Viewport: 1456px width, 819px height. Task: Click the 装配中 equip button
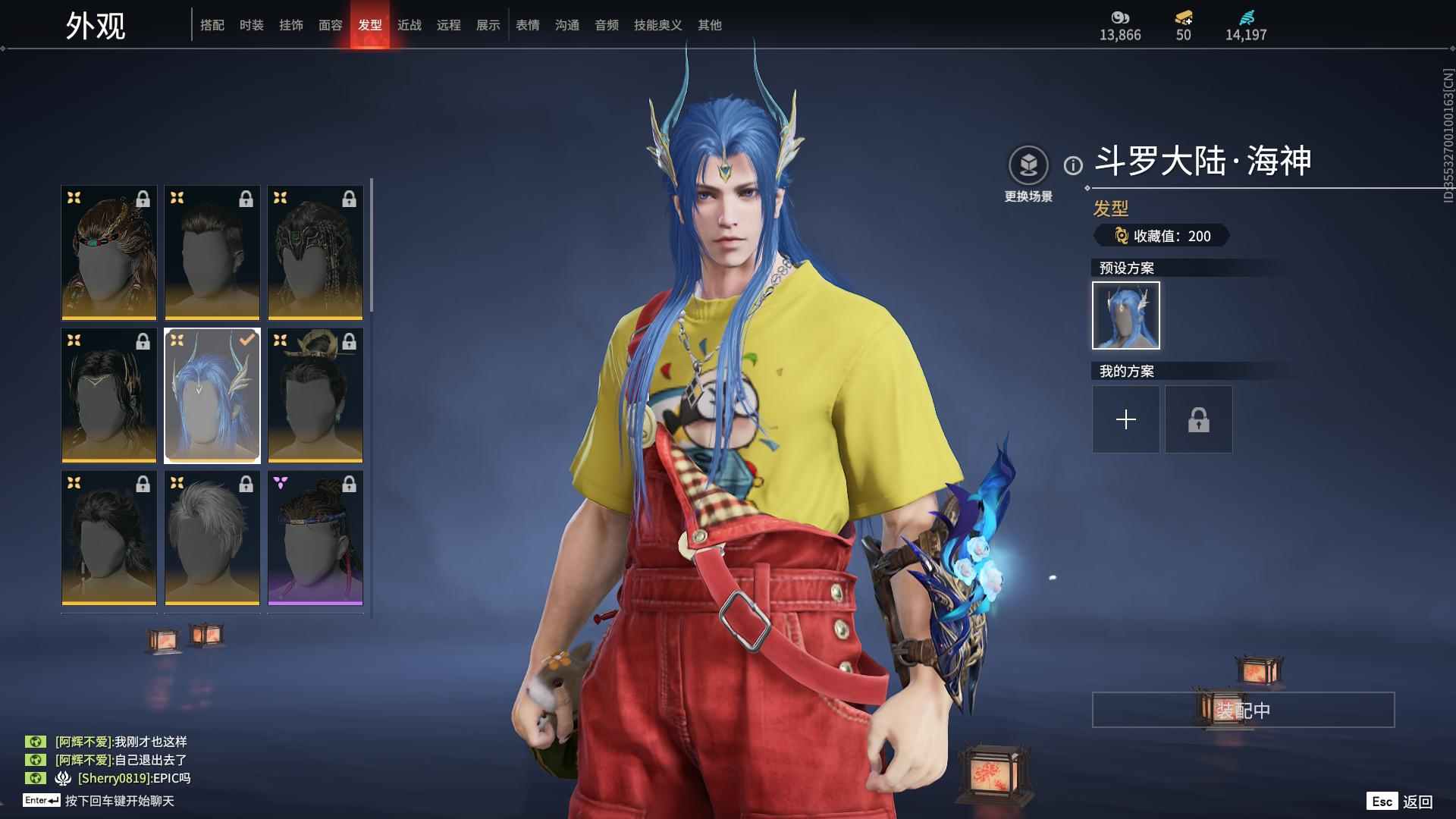1243,710
